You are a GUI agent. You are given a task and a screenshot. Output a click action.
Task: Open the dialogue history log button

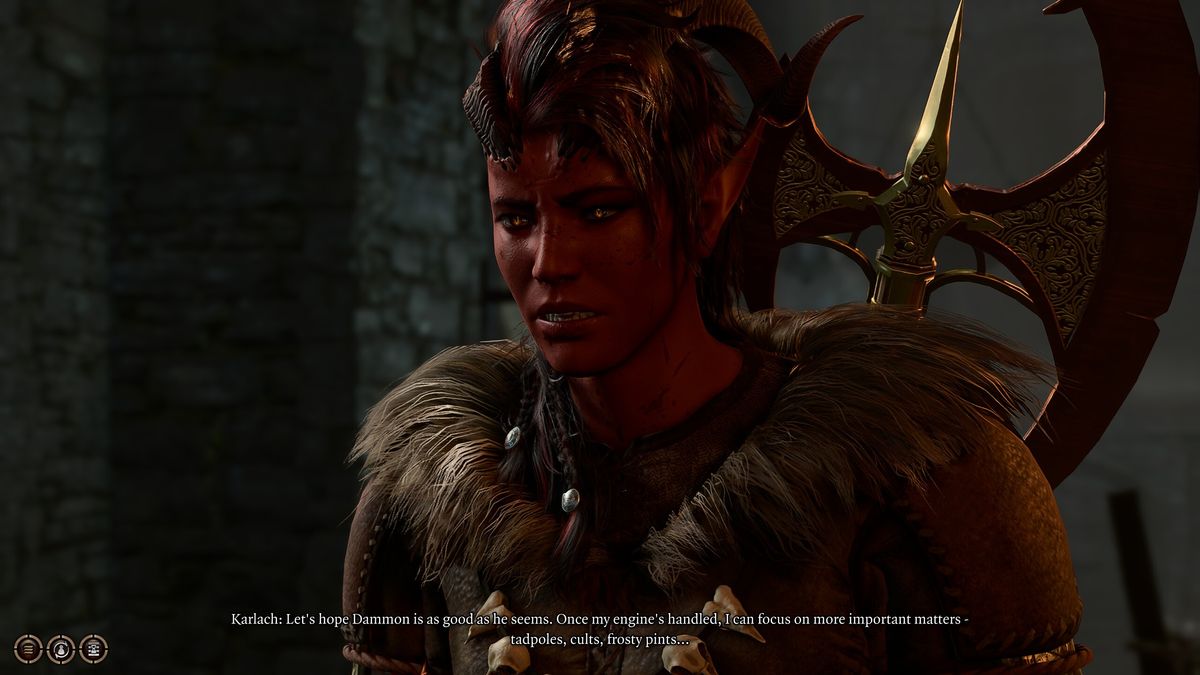28,649
